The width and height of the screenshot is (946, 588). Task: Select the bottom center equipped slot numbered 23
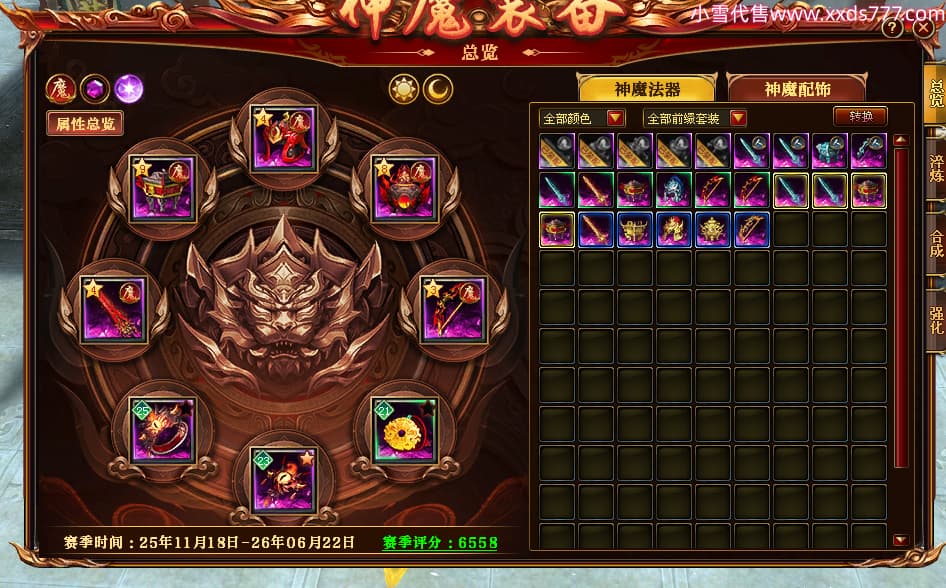283,479
